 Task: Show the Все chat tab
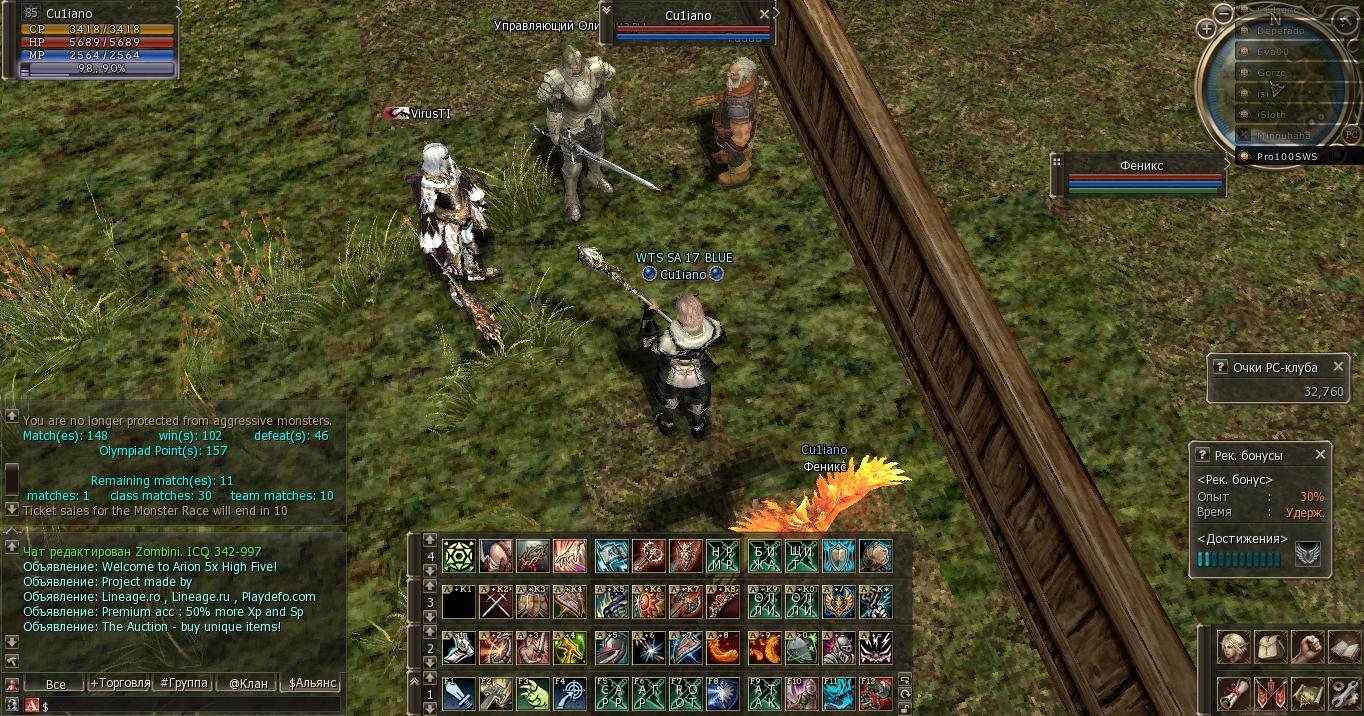(x=56, y=684)
